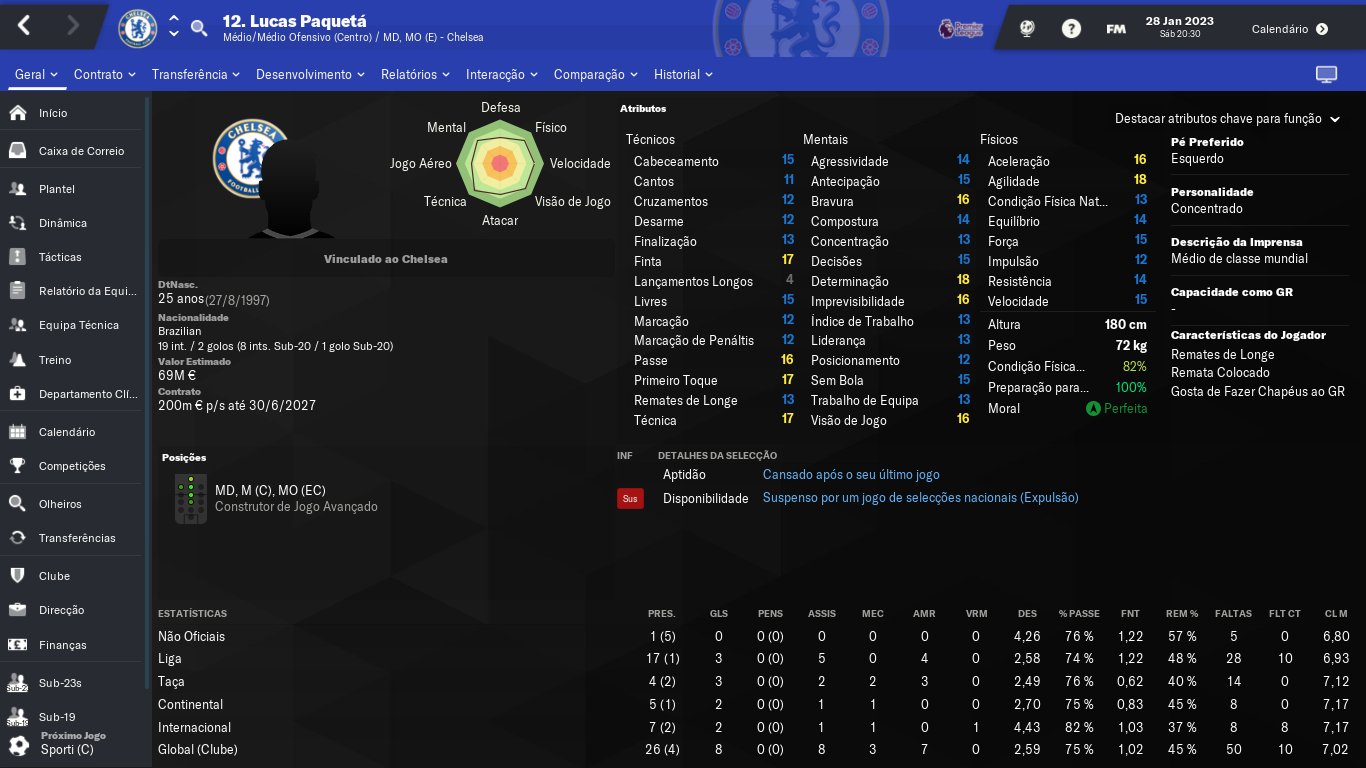Open Caixa de Correio inbox
This screenshot has width=1366, height=768.
81,151
